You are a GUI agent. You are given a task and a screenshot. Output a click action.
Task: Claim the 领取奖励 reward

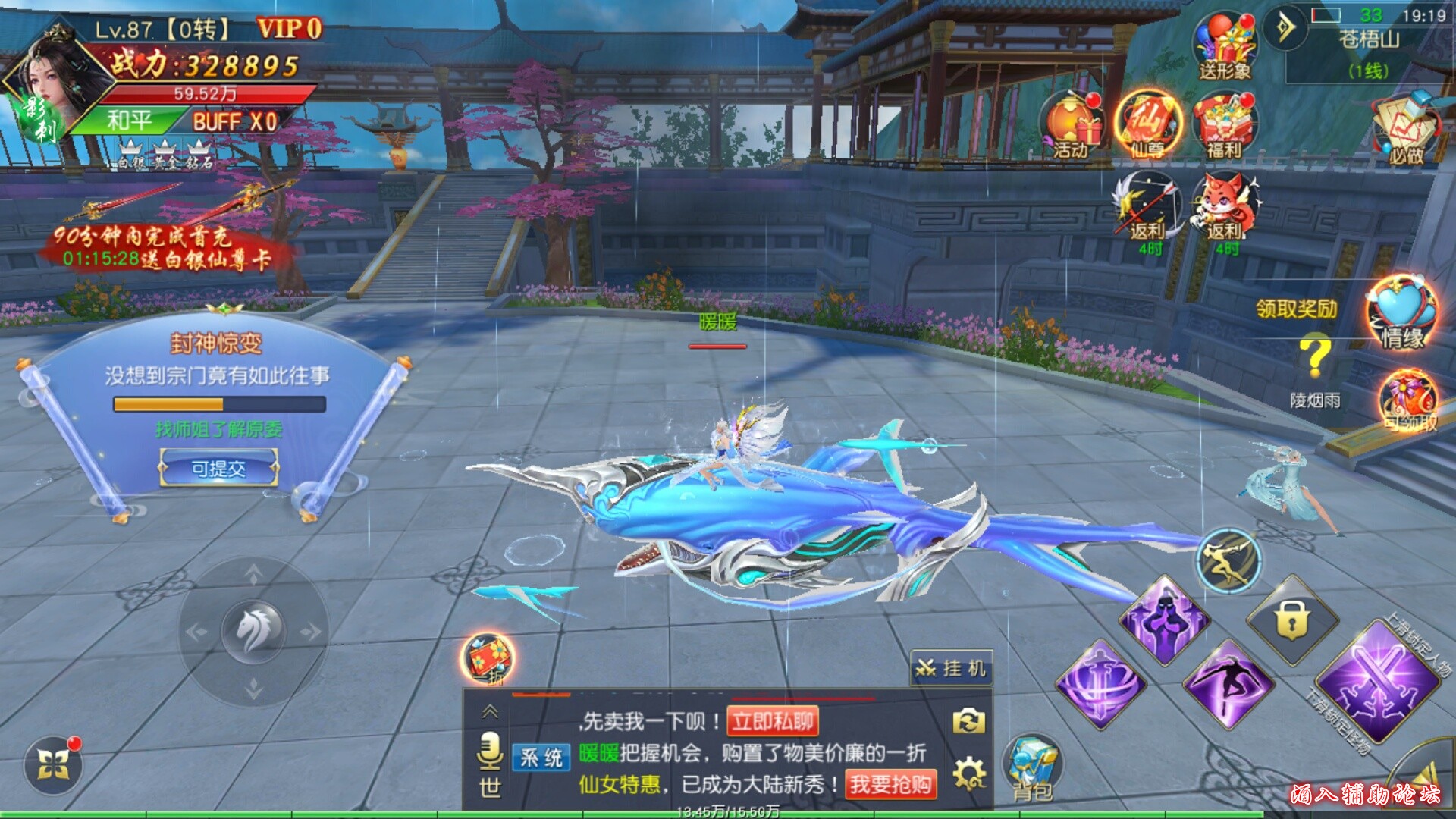(x=1297, y=309)
